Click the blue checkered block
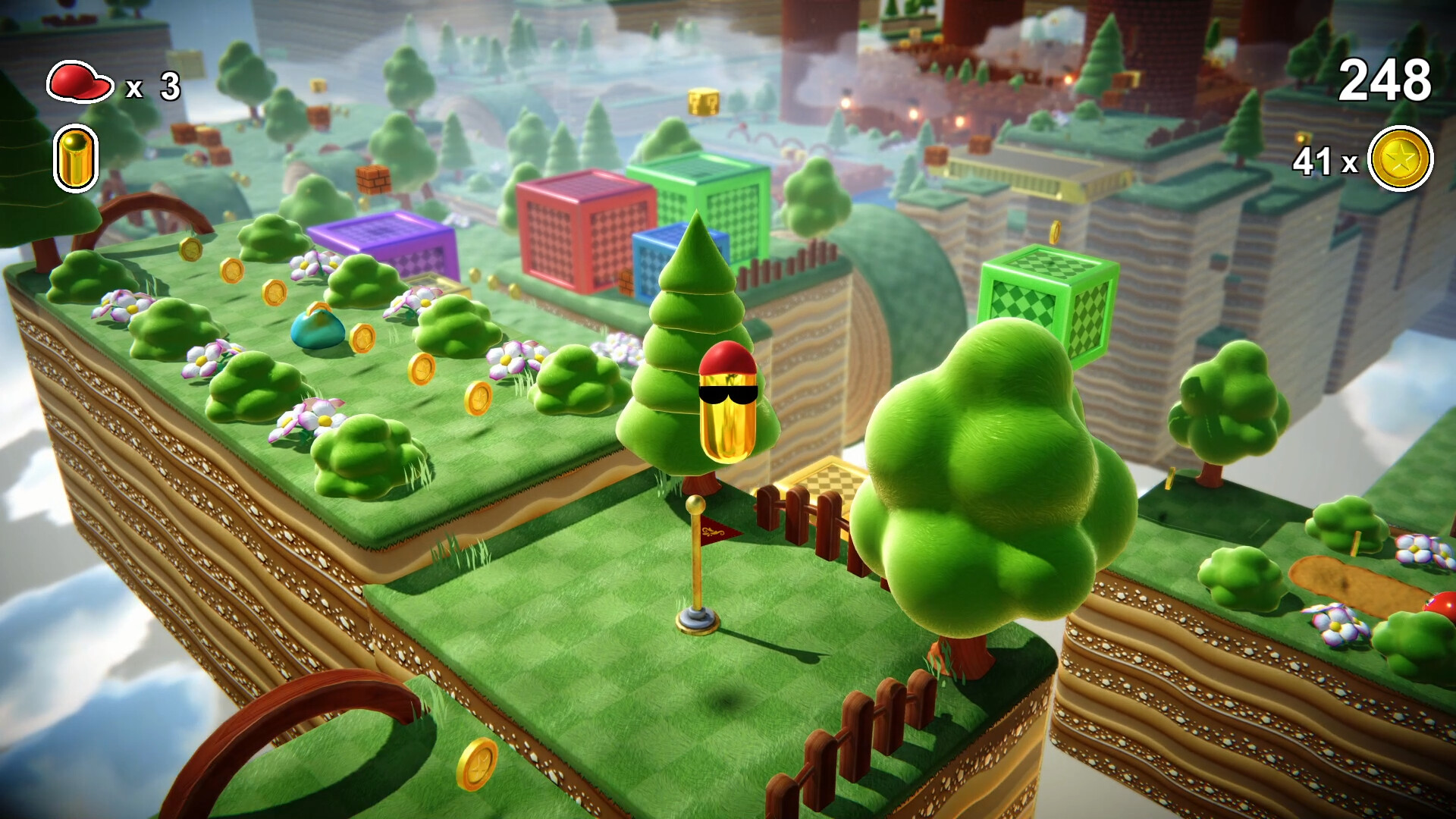This screenshot has height=819, width=1456. (x=648, y=262)
